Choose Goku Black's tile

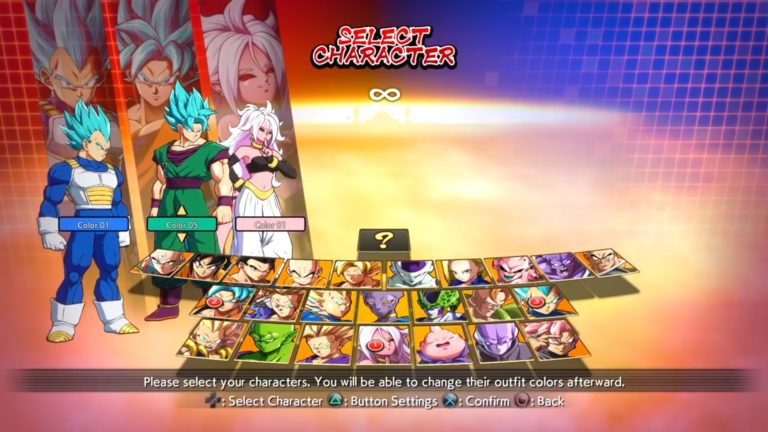[x=555, y=338]
